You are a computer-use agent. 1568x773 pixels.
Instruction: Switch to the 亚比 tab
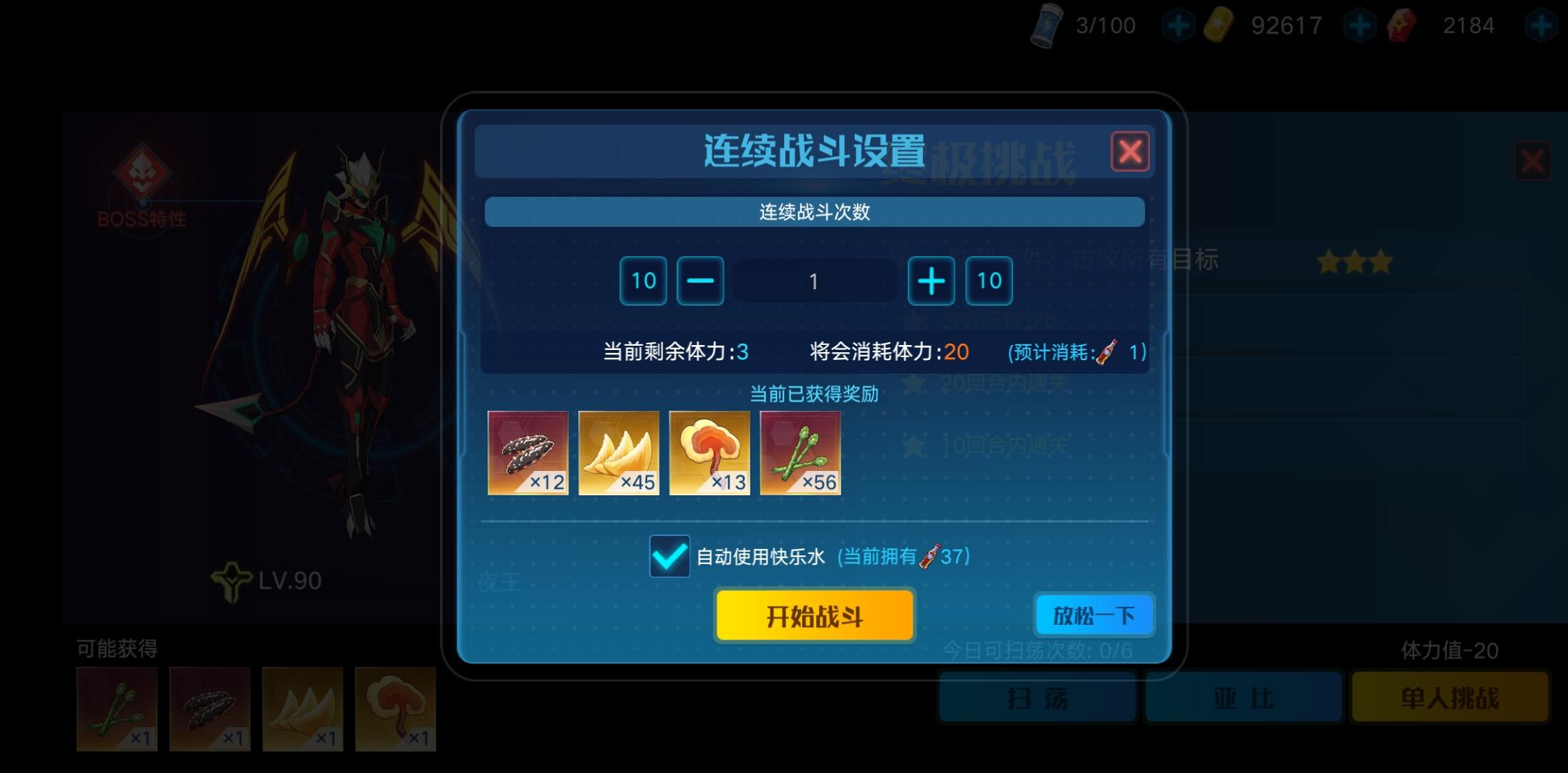pyautogui.click(x=1244, y=698)
